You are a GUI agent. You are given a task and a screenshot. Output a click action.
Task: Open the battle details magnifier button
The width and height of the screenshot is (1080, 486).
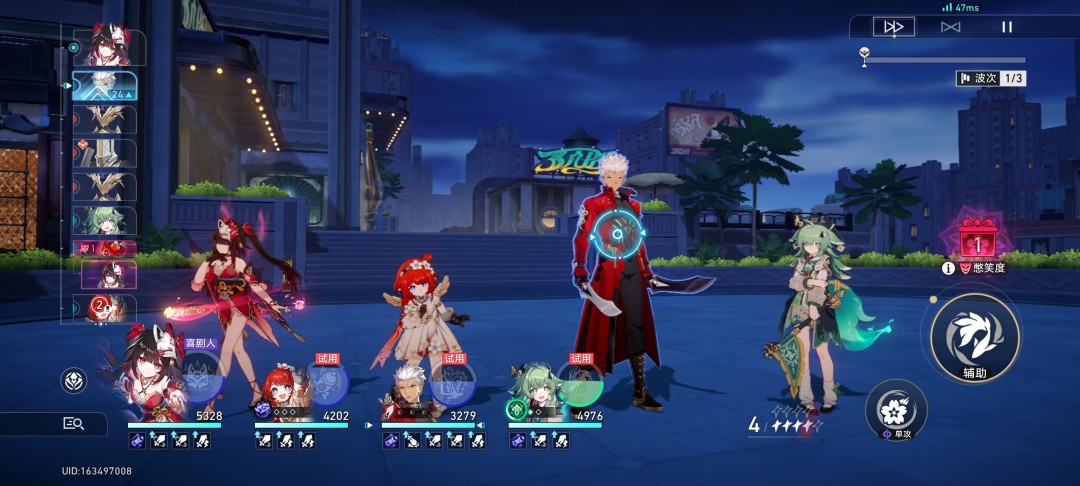tap(73, 423)
